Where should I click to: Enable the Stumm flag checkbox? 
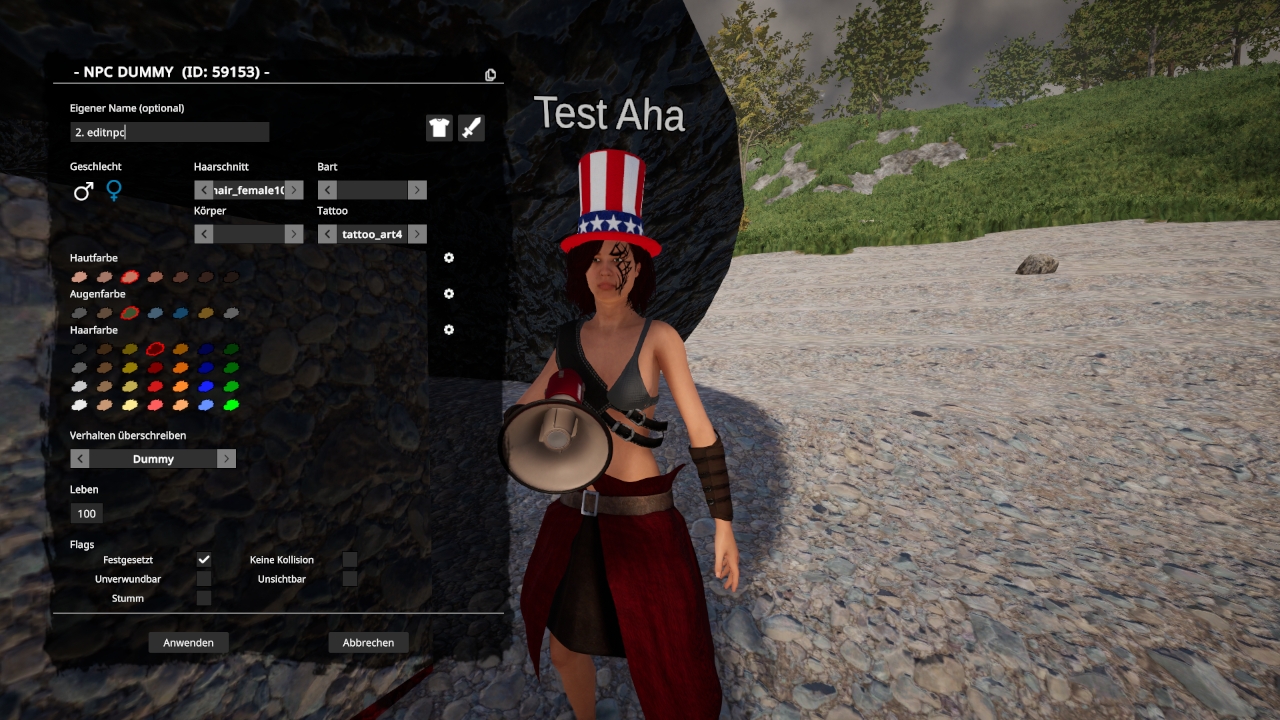pyautogui.click(x=204, y=598)
